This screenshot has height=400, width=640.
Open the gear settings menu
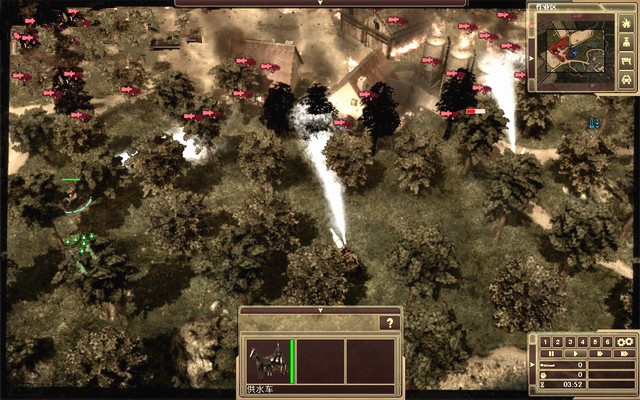coord(626,342)
